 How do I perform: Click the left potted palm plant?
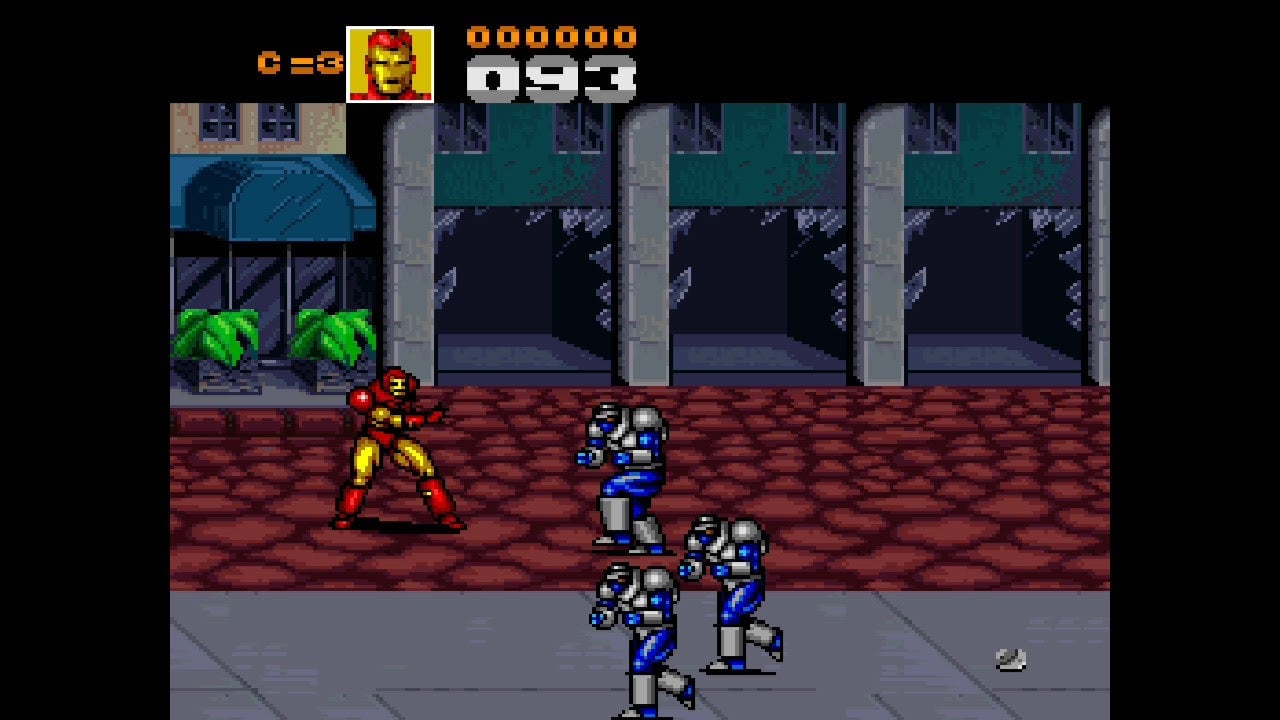(x=215, y=335)
